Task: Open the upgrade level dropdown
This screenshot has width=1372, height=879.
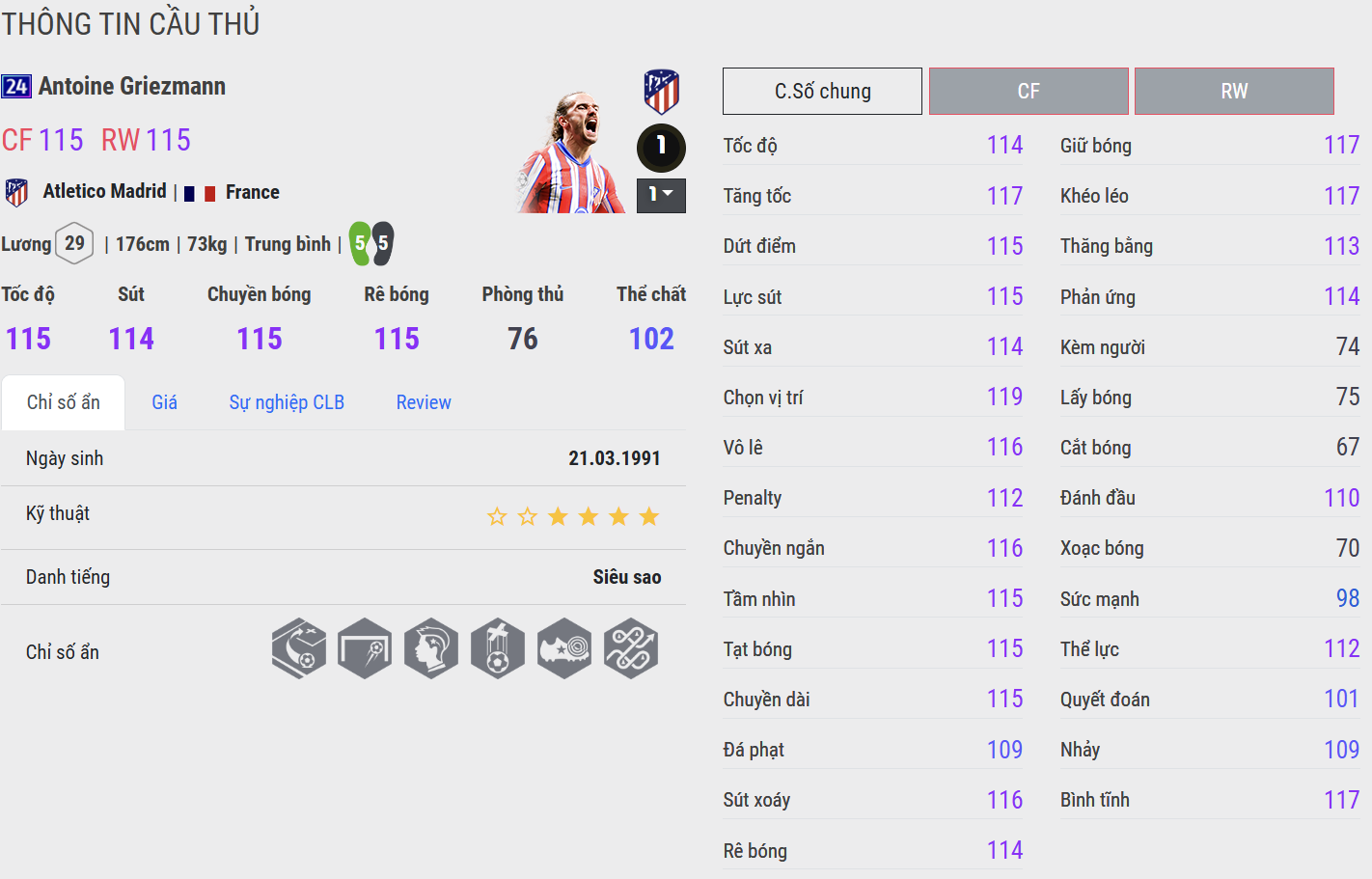Action: [661, 195]
